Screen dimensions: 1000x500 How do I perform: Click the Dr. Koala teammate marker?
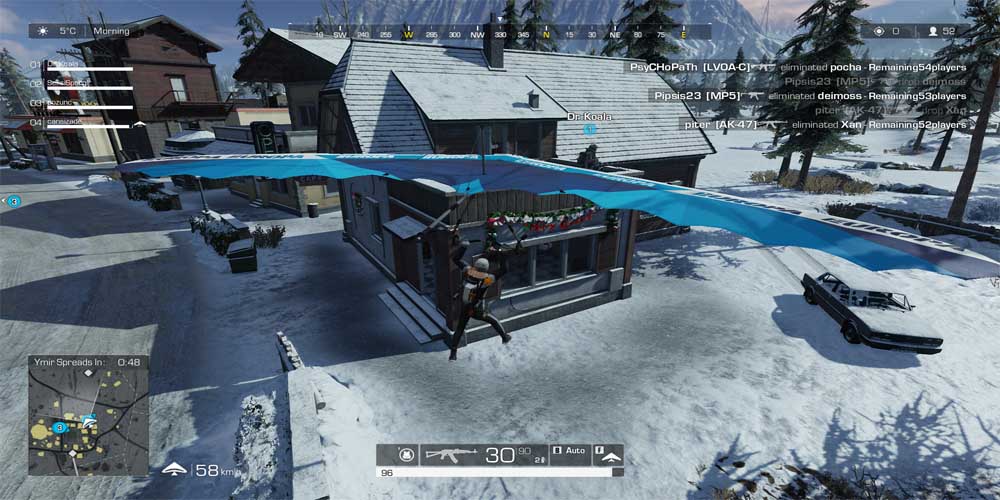coord(590,129)
